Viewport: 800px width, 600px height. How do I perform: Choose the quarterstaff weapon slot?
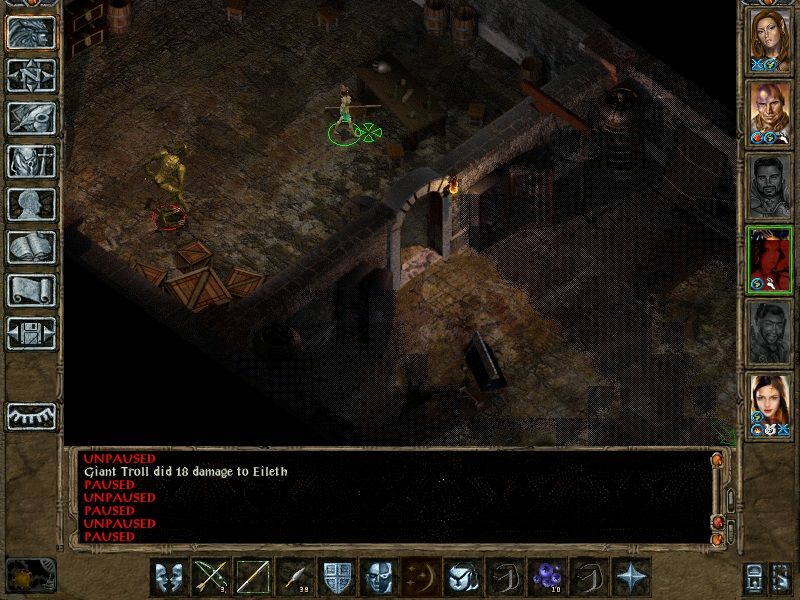253,578
